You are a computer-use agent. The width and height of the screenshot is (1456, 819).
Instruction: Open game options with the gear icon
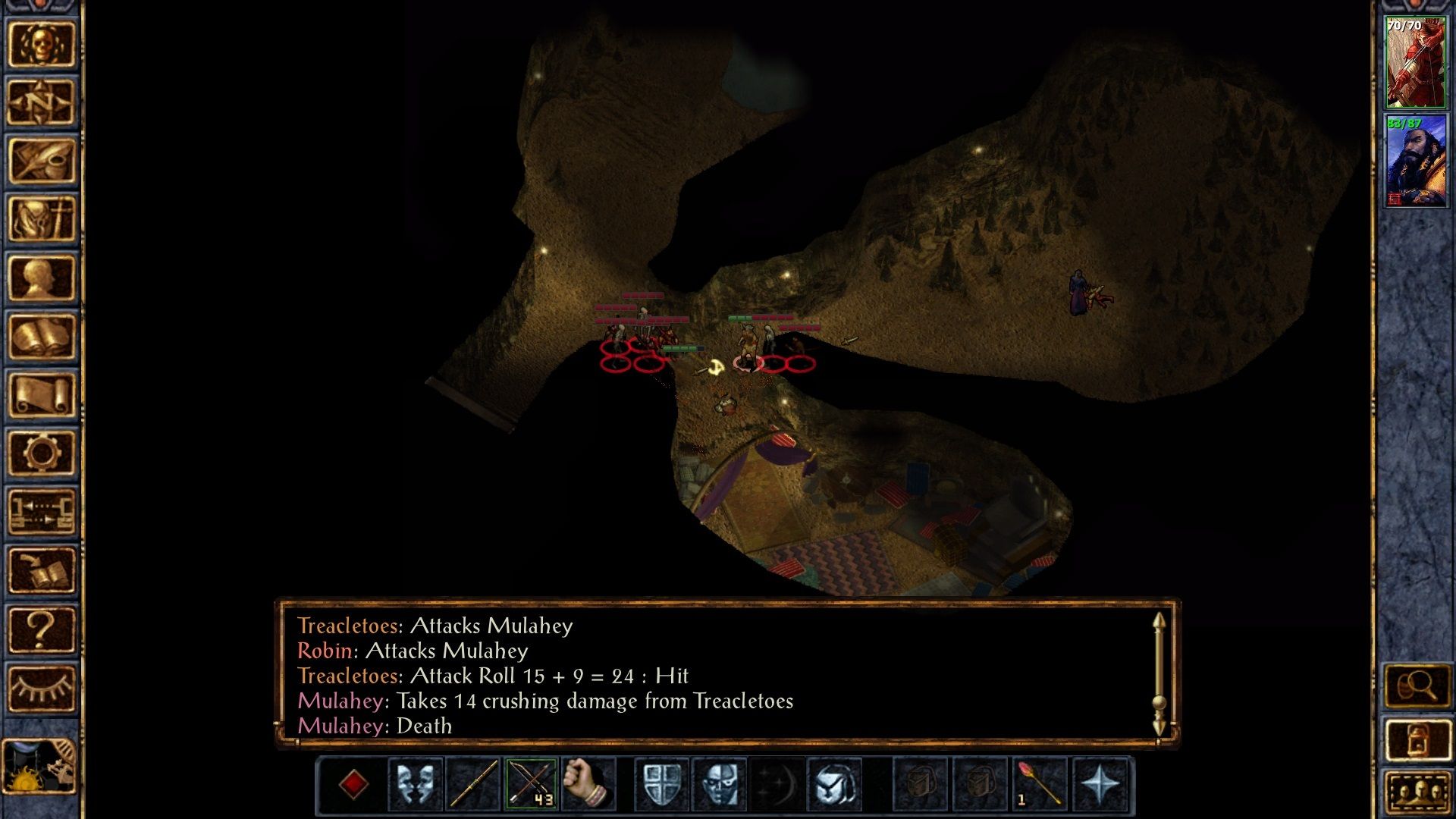42,453
